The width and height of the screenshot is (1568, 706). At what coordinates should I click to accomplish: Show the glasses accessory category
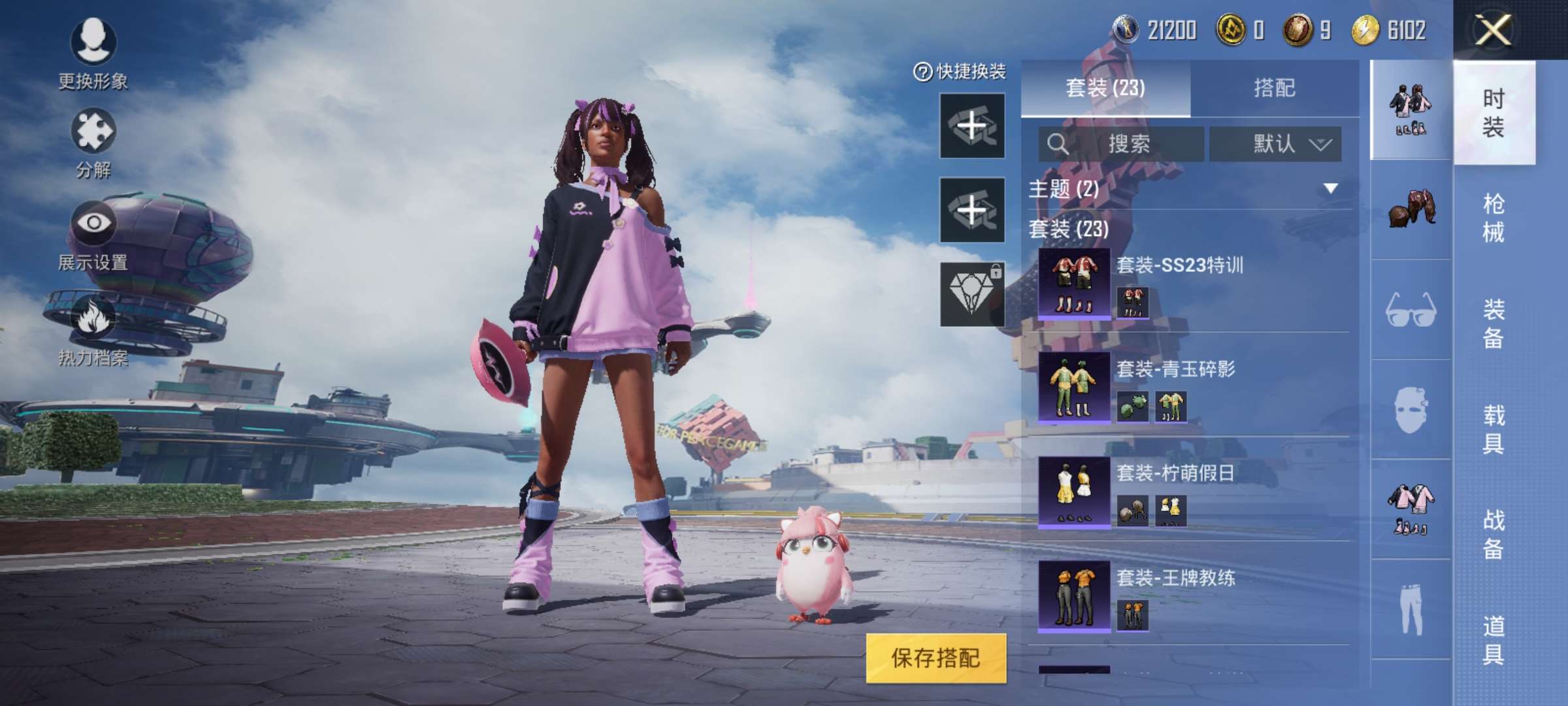tap(1410, 310)
